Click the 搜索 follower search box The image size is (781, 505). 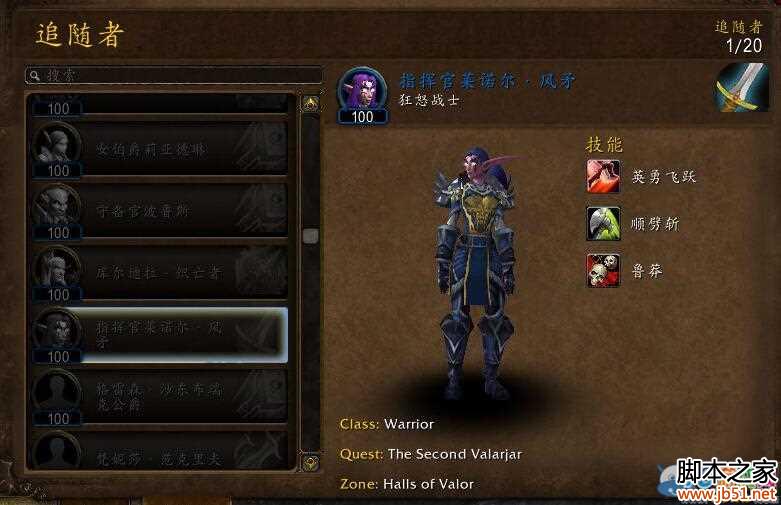click(x=173, y=75)
